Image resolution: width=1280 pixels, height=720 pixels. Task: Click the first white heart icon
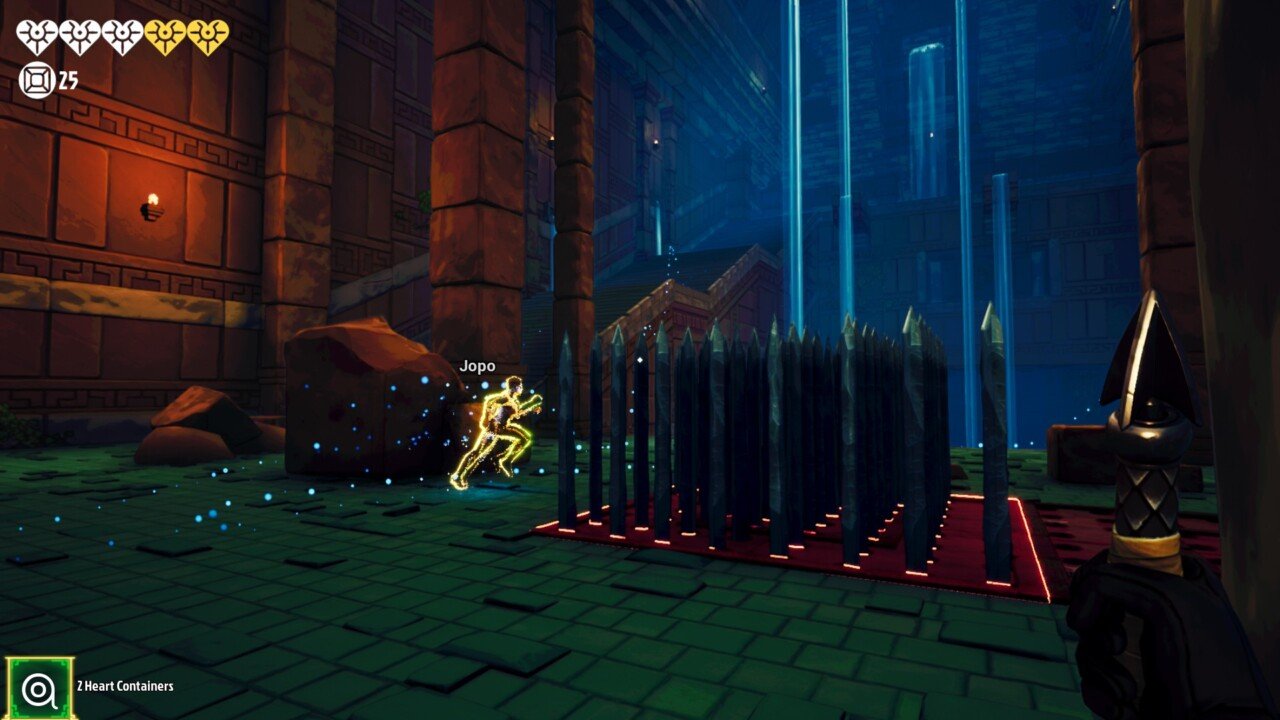click(37, 33)
